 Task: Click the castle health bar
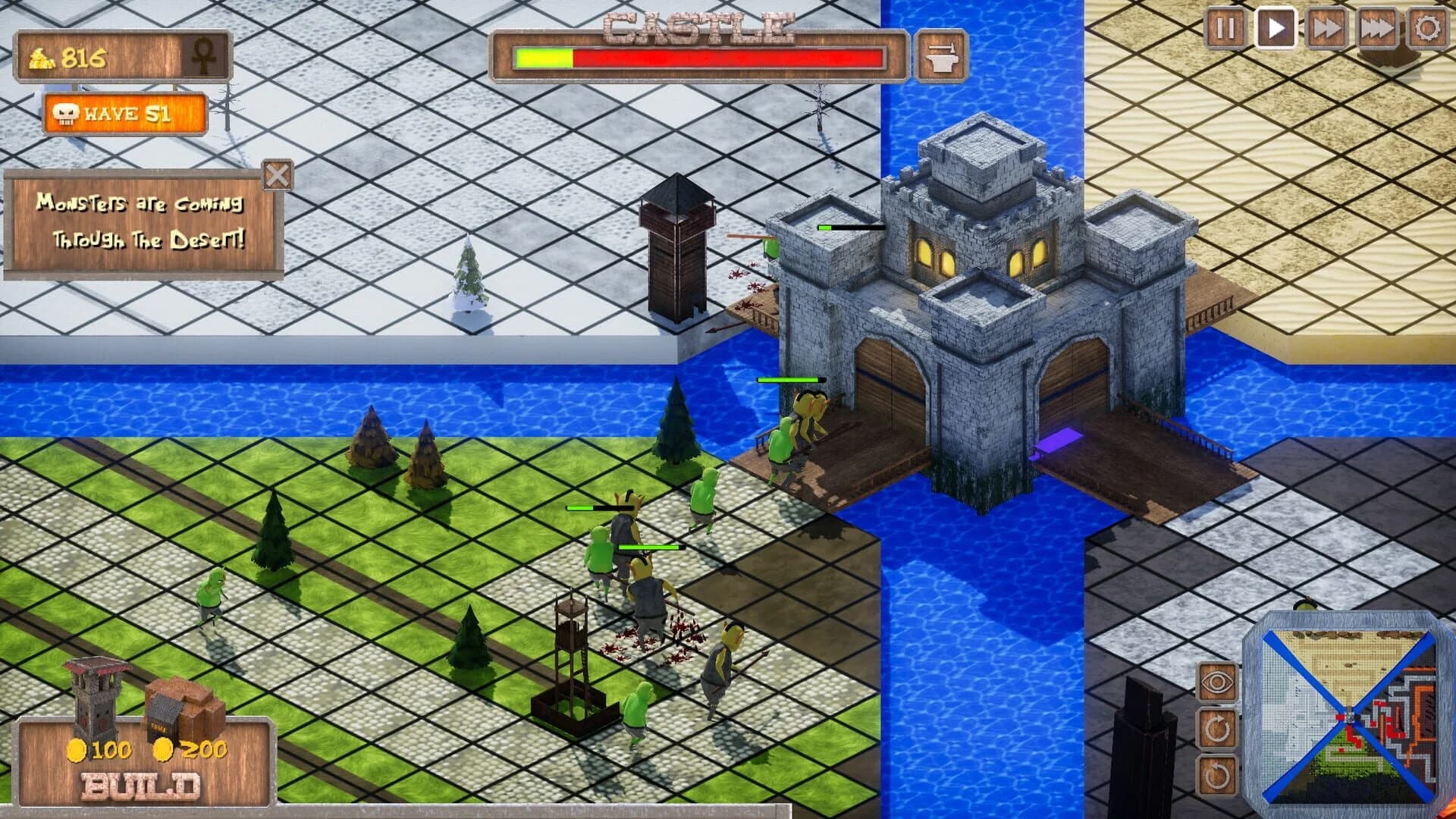pos(698,56)
